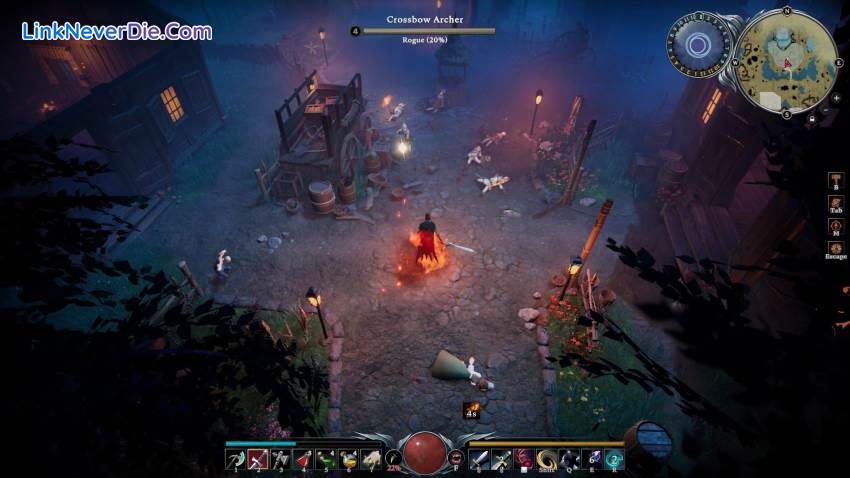Click the day-night cycle dial
This screenshot has height=478, width=850.
click(x=700, y=46)
